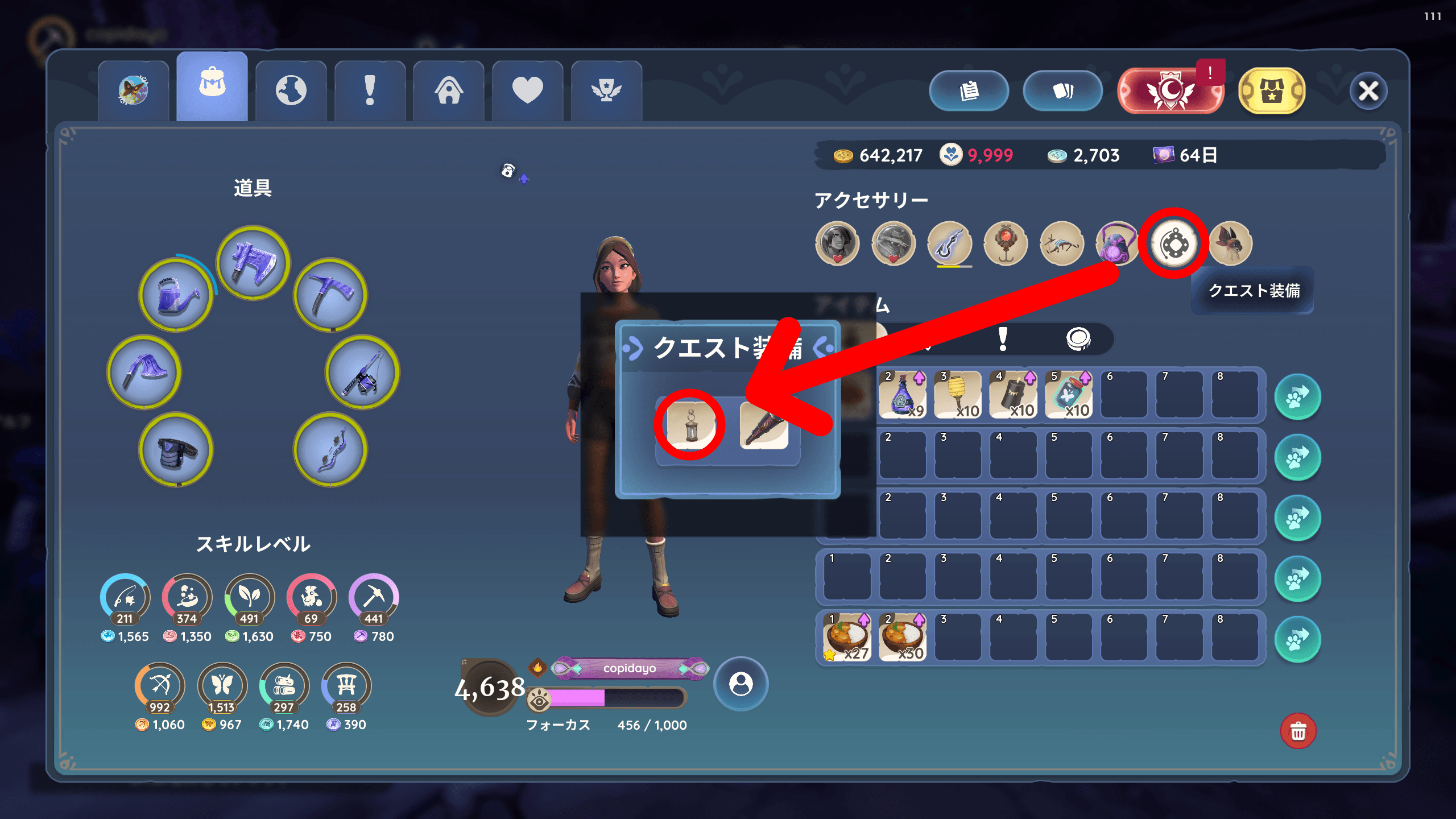Select the fishing rod tool

pyautogui.click(x=362, y=373)
